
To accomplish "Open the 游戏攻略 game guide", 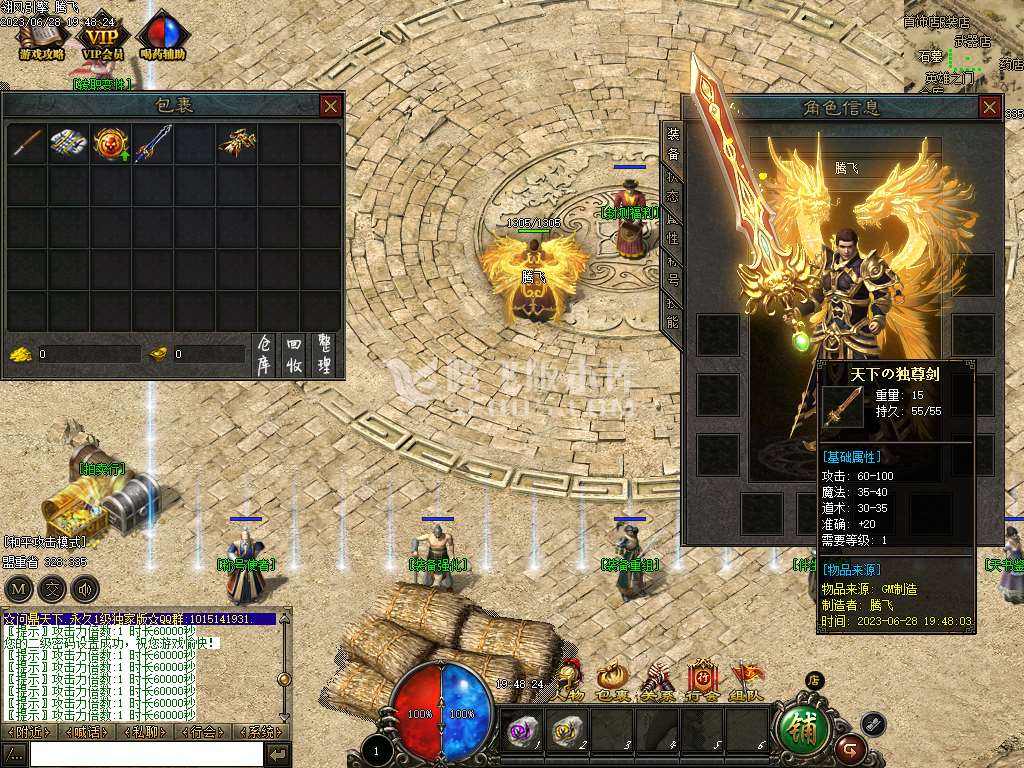I will [41, 38].
